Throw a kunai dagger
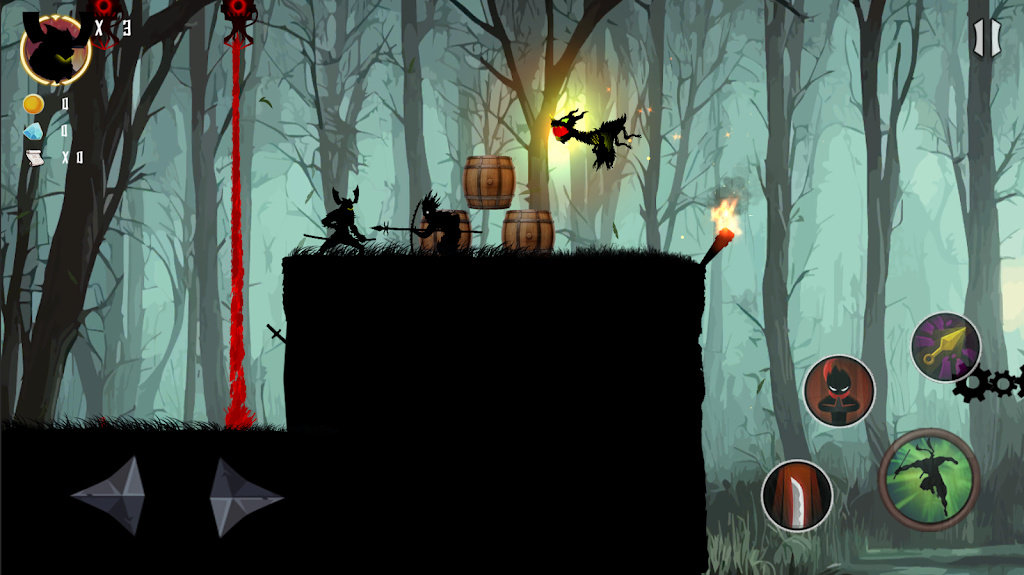 coord(945,347)
